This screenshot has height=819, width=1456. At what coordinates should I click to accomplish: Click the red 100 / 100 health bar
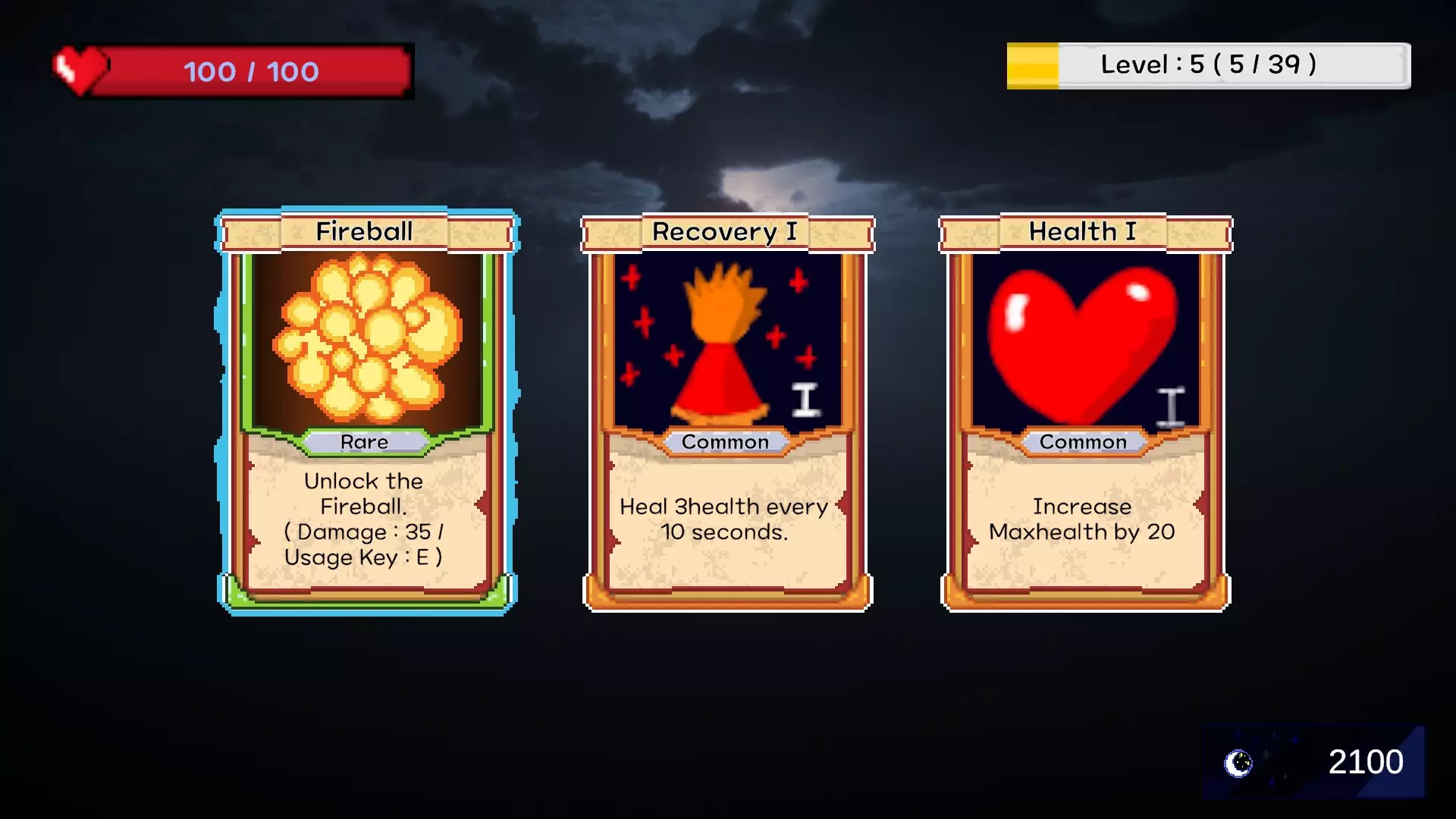pyautogui.click(x=250, y=72)
